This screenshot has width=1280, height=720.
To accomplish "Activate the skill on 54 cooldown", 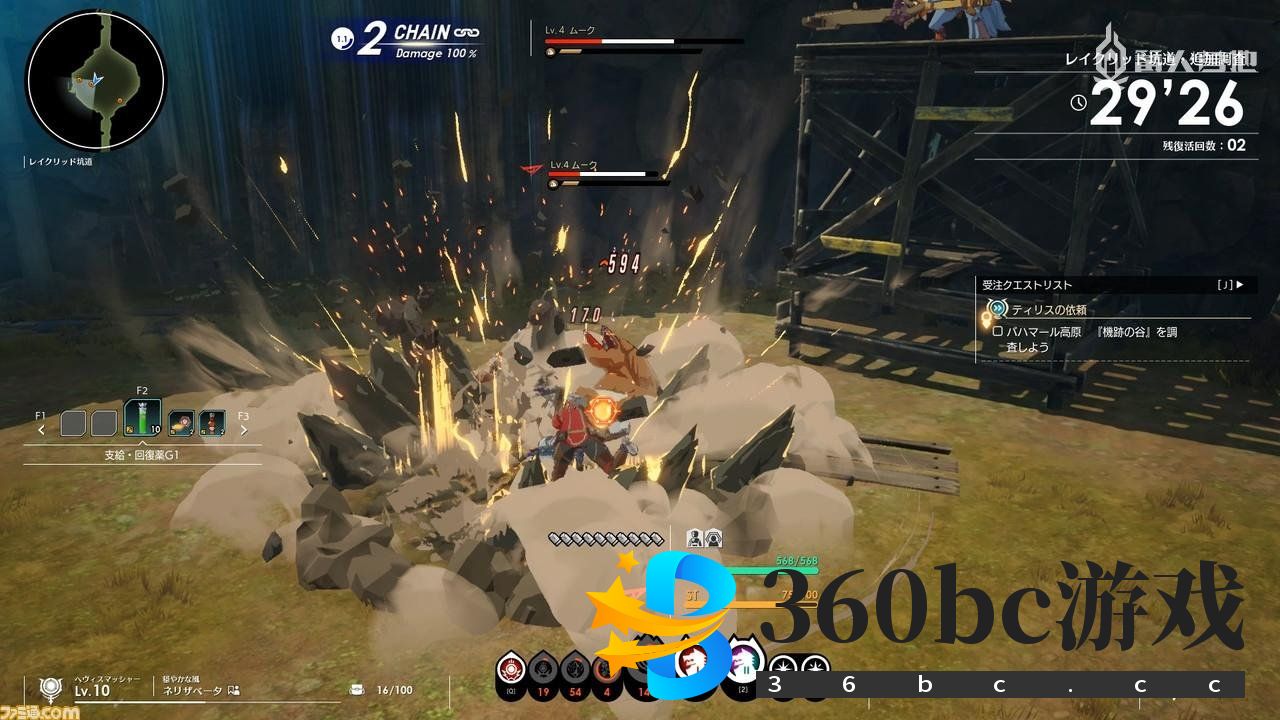I will [x=574, y=669].
